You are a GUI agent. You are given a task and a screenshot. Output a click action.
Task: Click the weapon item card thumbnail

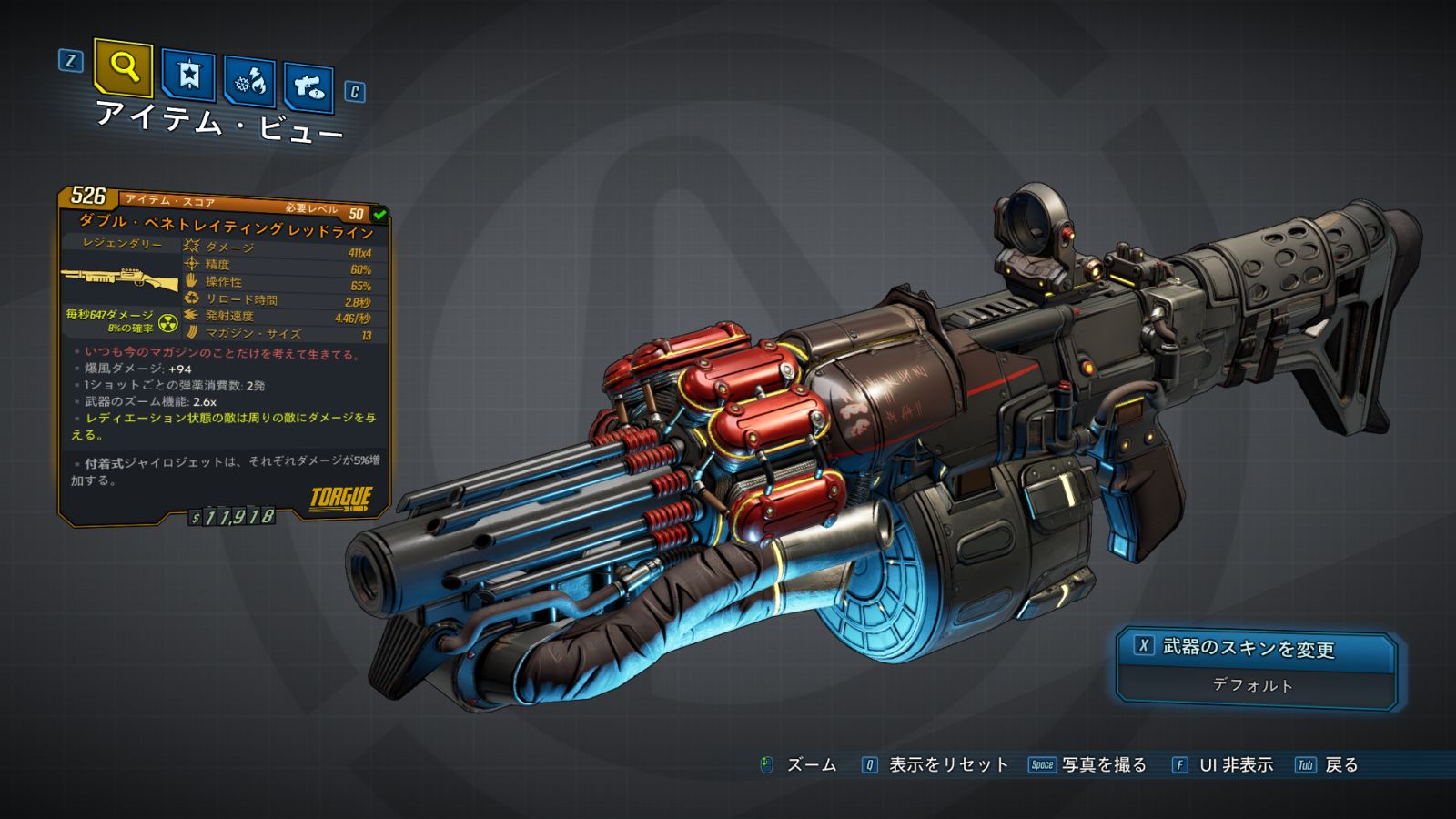coord(120,278)
